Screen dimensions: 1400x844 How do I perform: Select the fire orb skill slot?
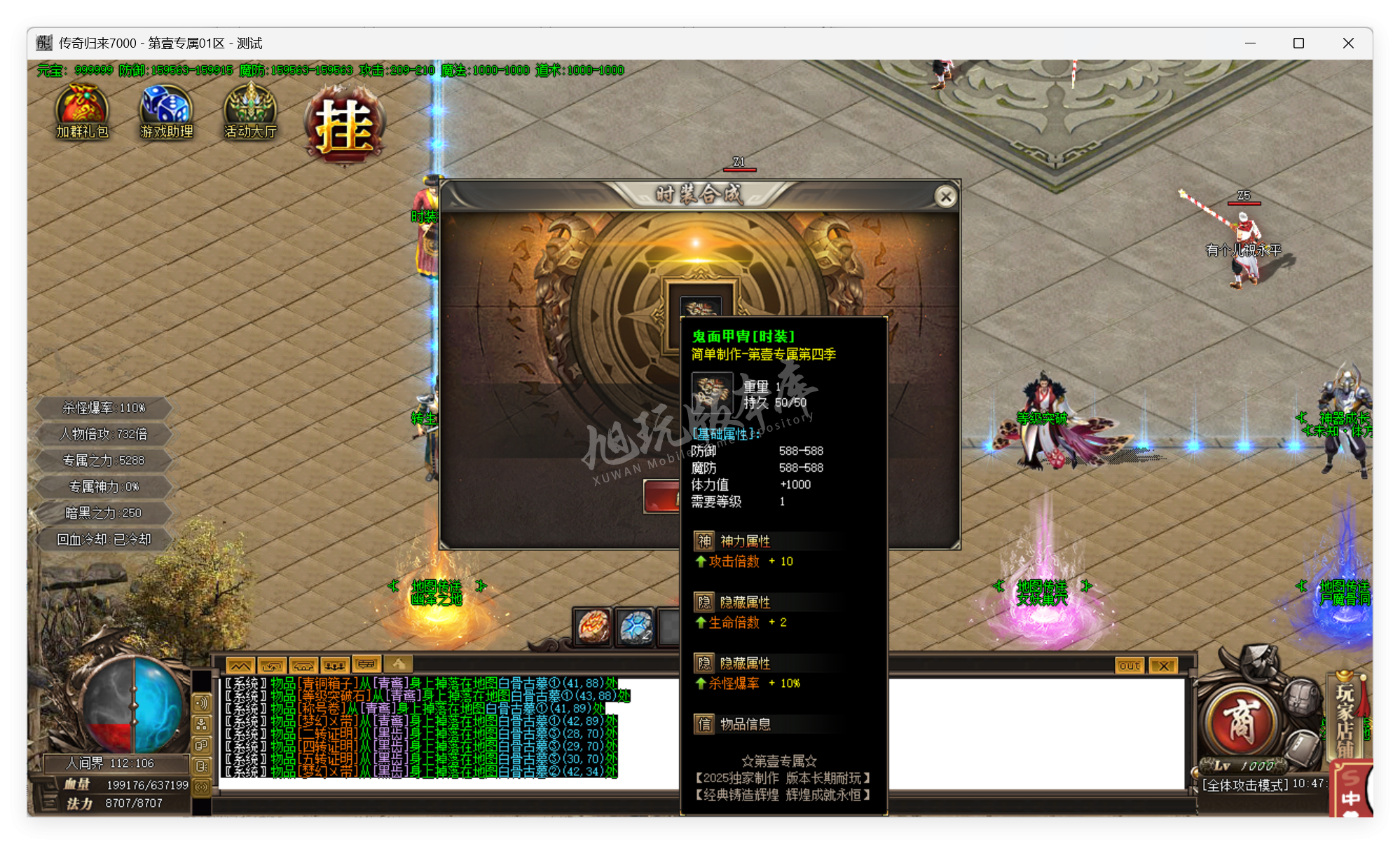tap(591, 625)
